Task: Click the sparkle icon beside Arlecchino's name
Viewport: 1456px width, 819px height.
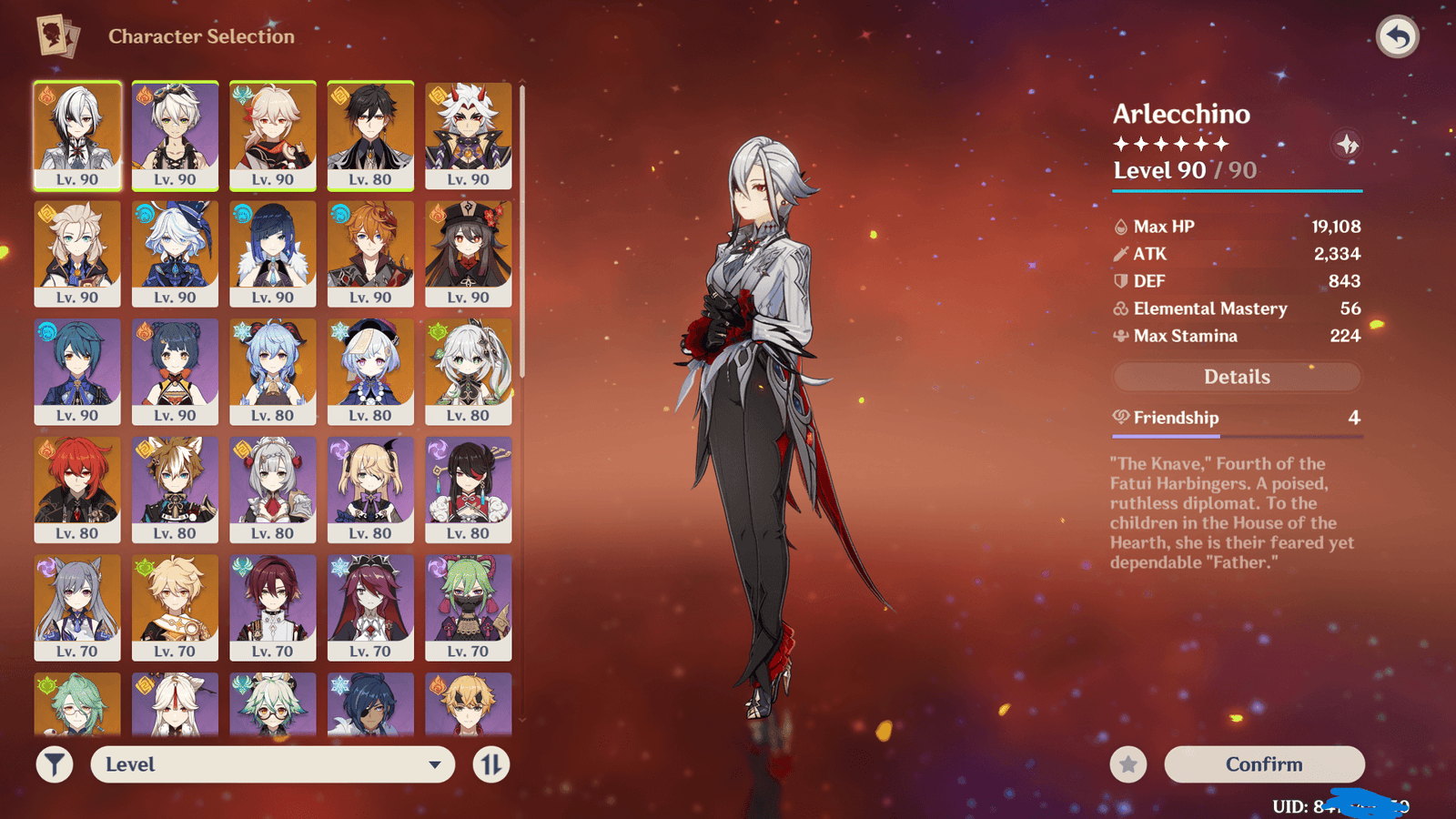Action: point(1347,144)
